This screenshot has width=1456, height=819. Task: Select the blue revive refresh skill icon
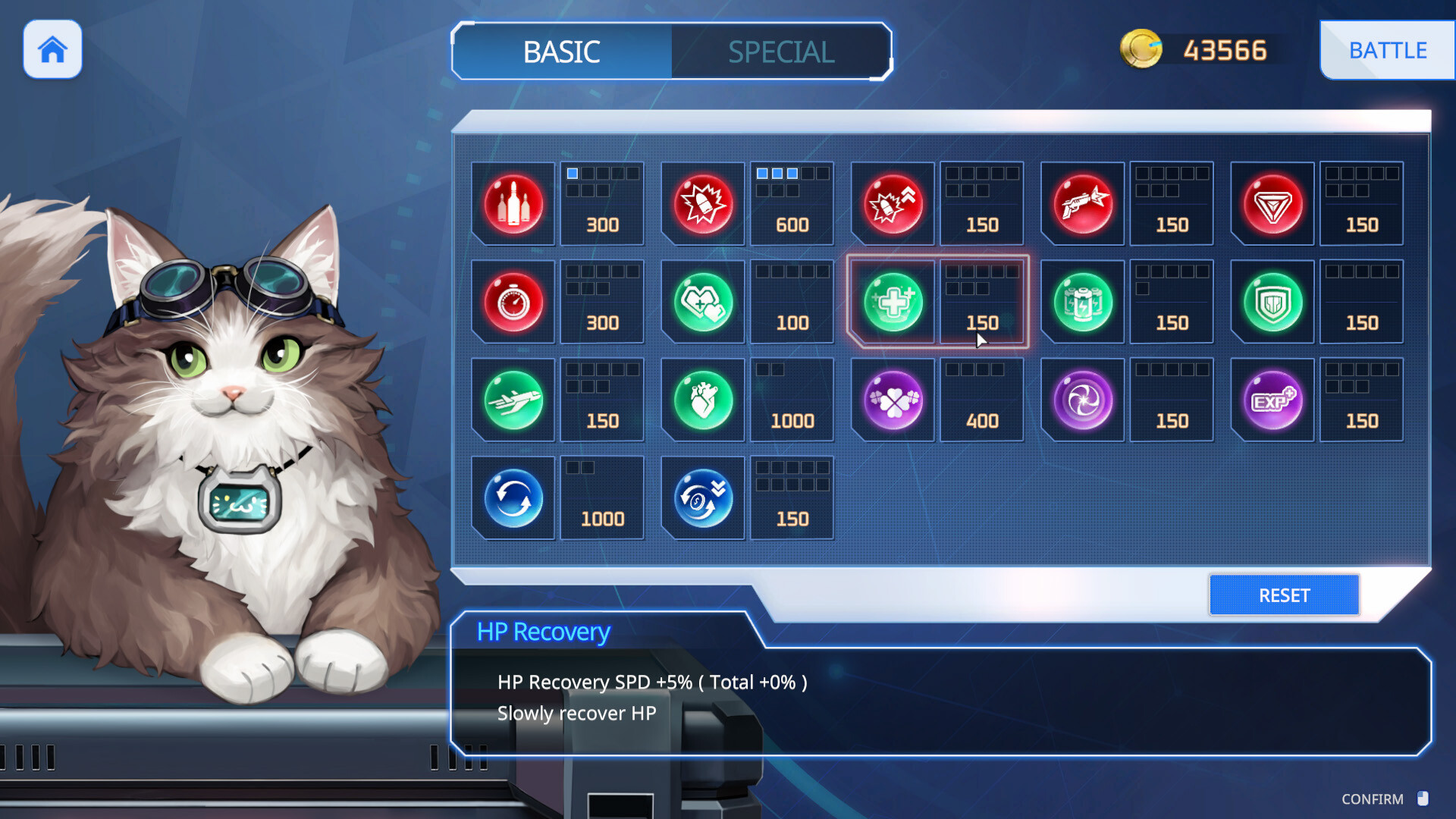point(513,497)
